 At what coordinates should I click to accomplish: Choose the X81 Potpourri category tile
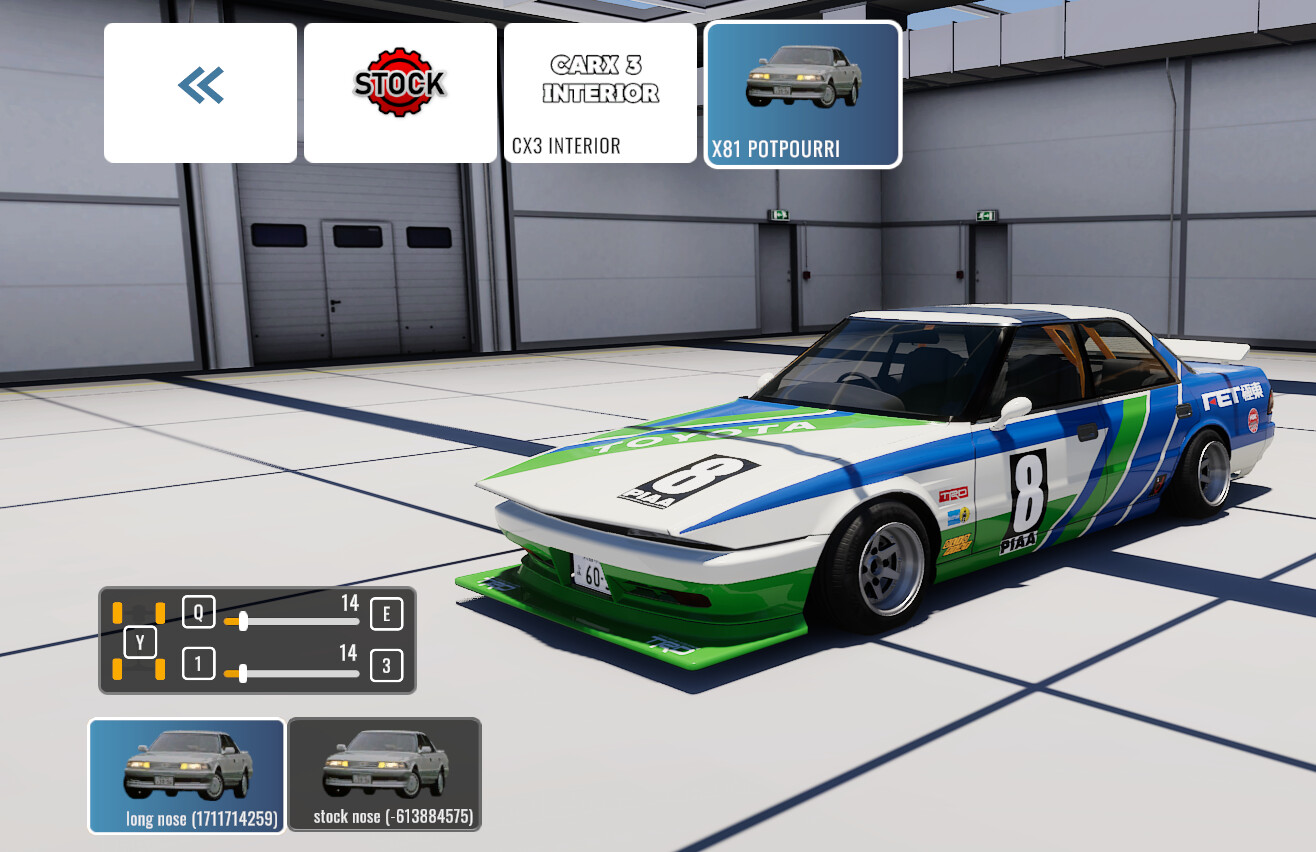coord(803,94)
